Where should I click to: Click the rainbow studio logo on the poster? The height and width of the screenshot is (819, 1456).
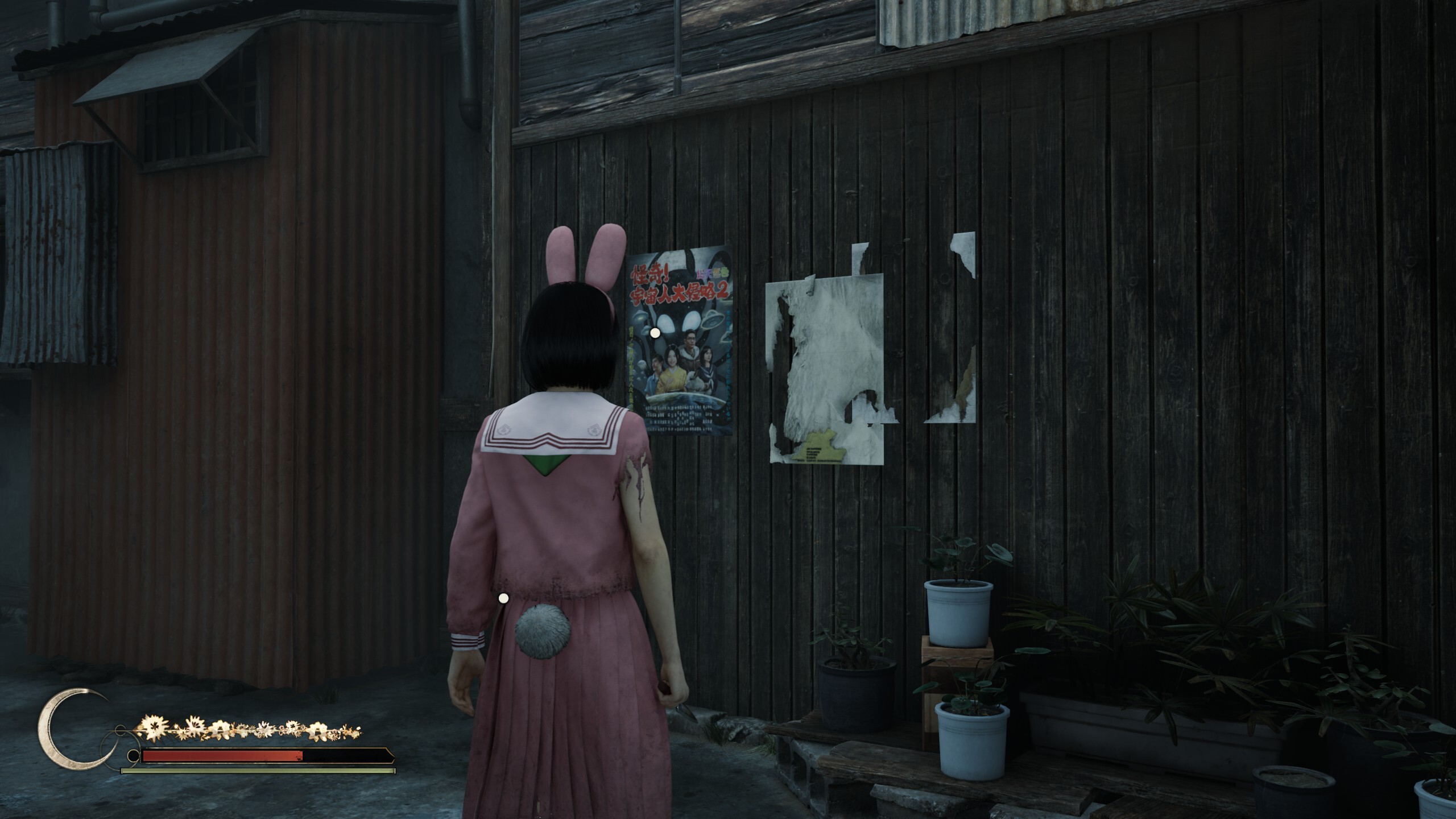click(x=712, y=274)
